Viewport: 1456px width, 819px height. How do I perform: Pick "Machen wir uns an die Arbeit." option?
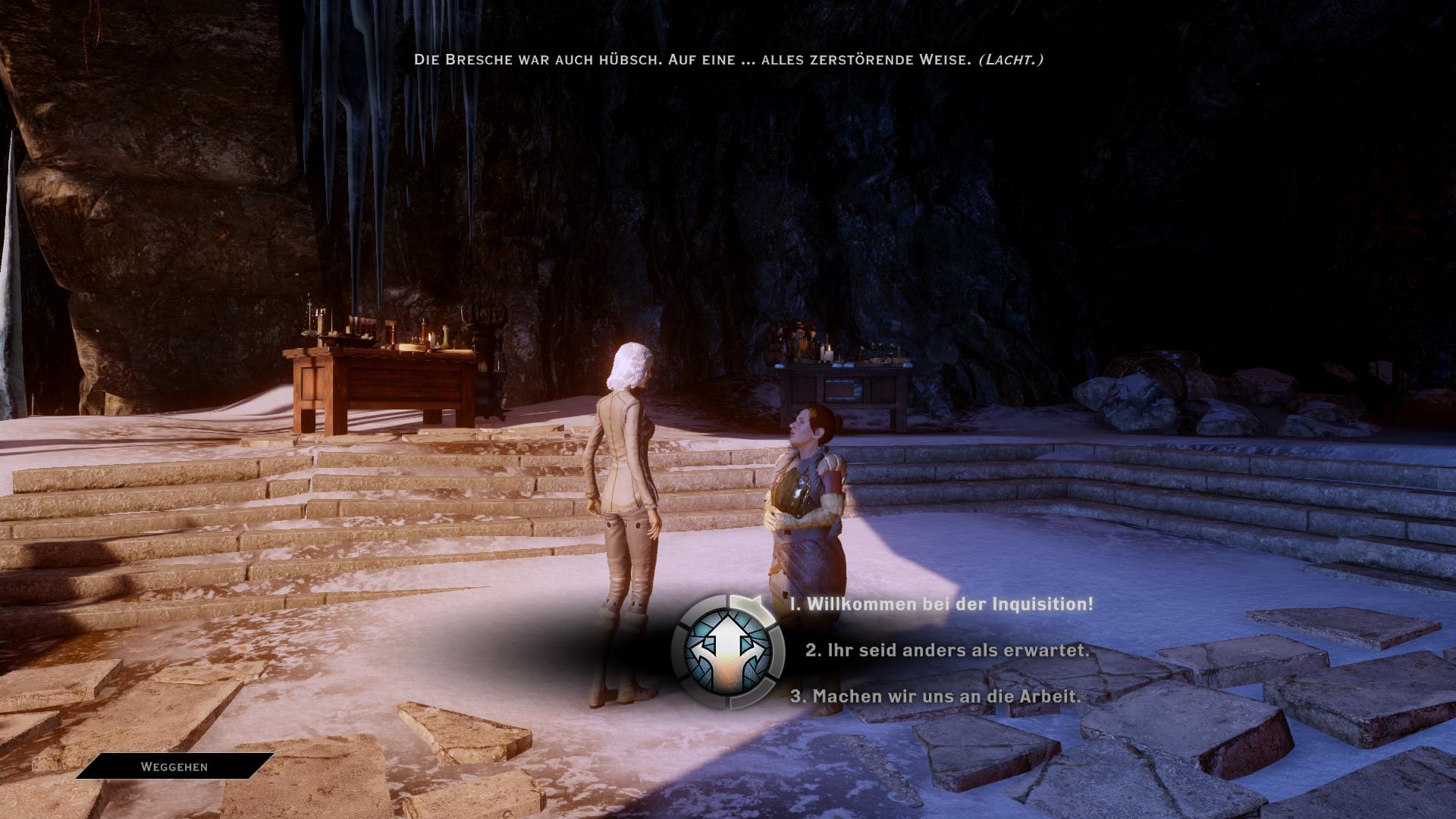tap(936, 696)
